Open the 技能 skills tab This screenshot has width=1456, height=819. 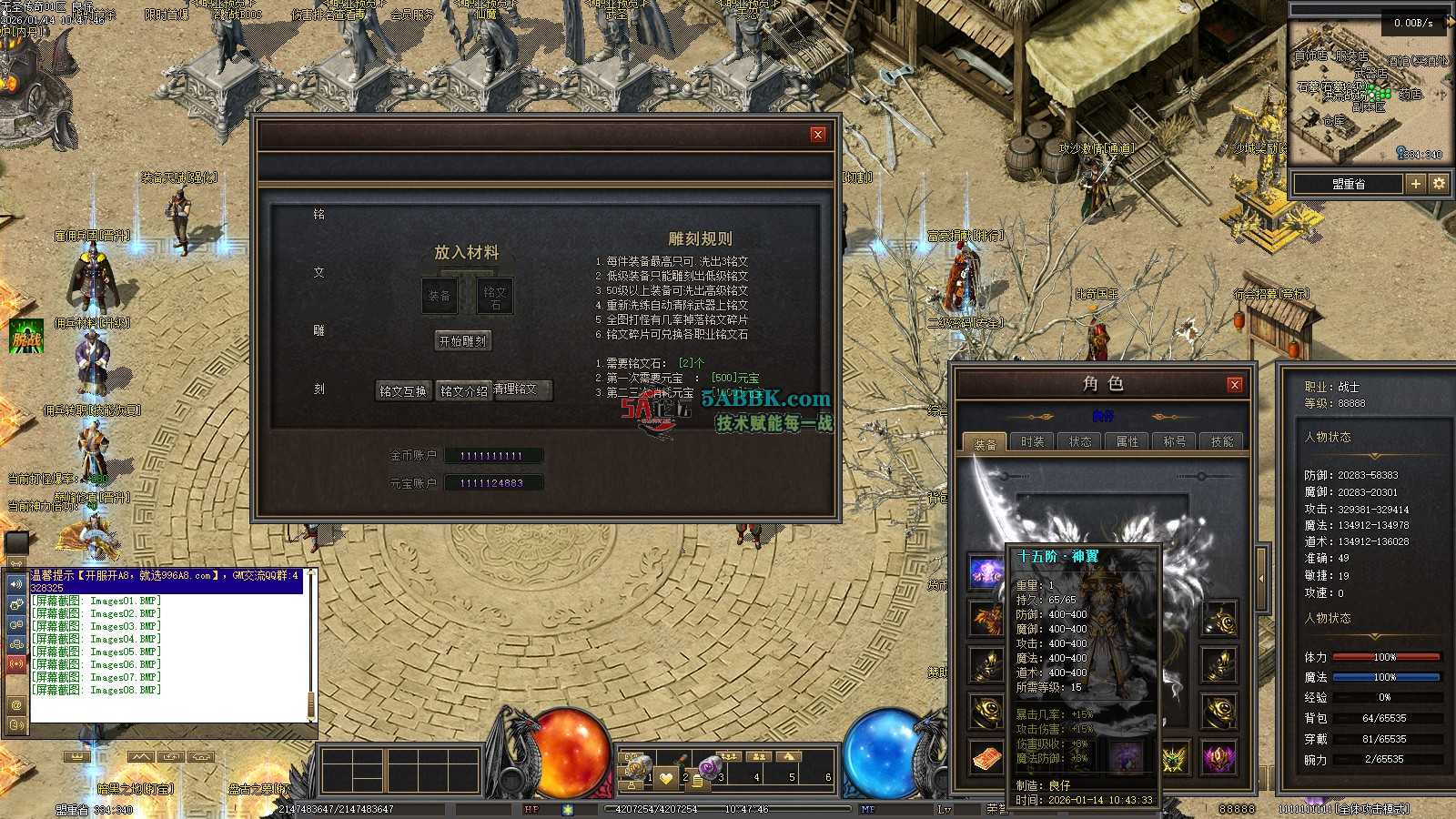tap(1221, 442)
